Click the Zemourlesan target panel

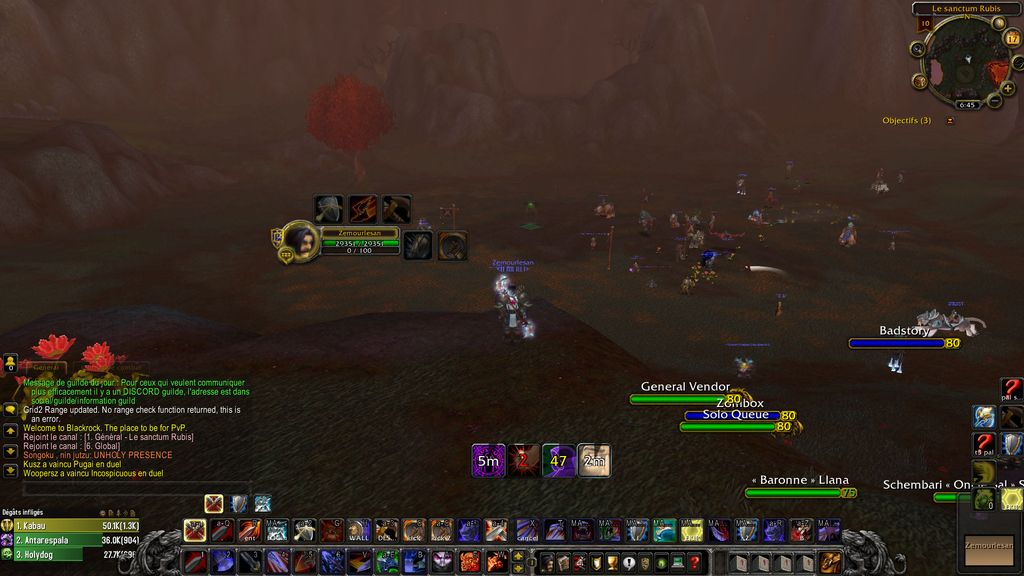click(x=988, y=546)
